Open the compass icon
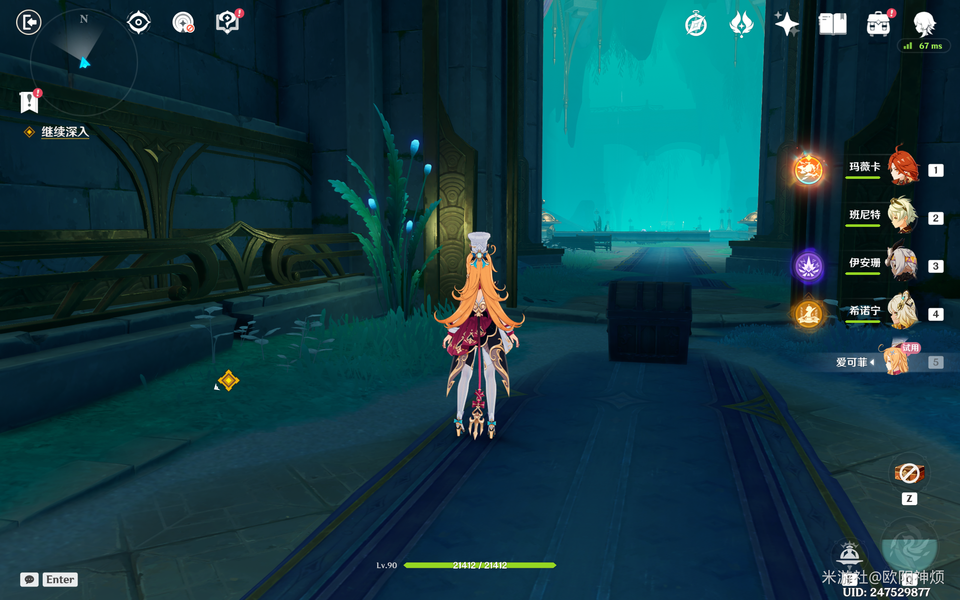The width and height of the screenshot is (960, 600). pos(696,24)
